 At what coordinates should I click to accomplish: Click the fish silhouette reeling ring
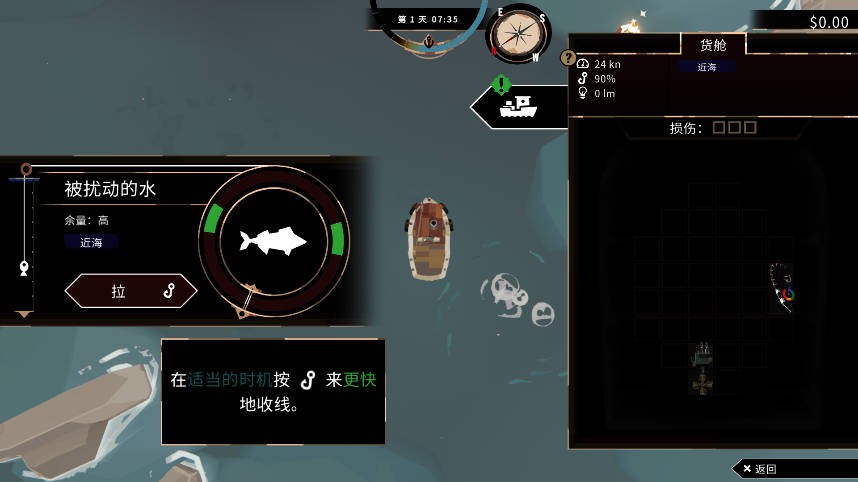coord(272,240)
